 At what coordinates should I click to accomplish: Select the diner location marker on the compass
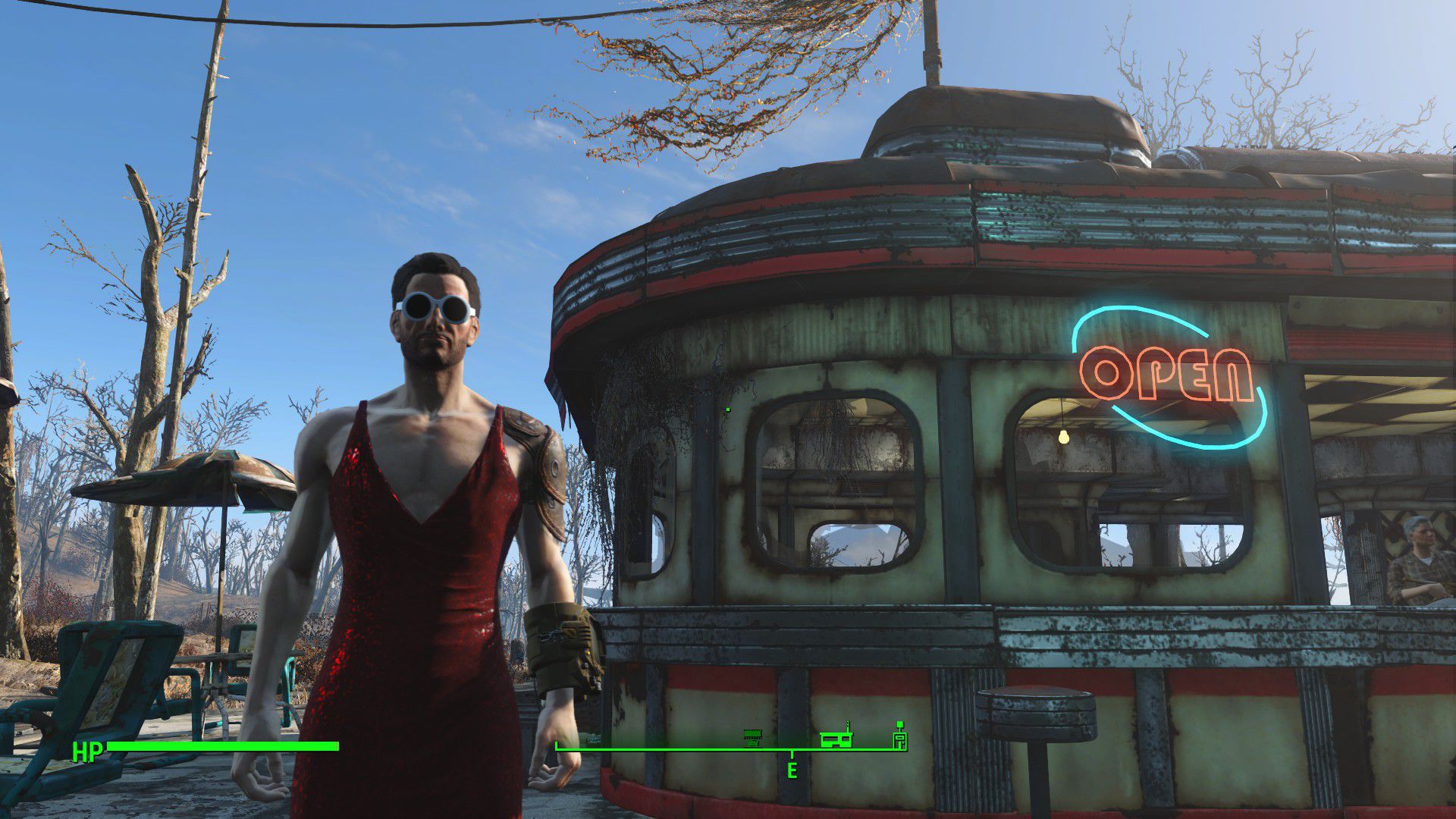point(836,738)
